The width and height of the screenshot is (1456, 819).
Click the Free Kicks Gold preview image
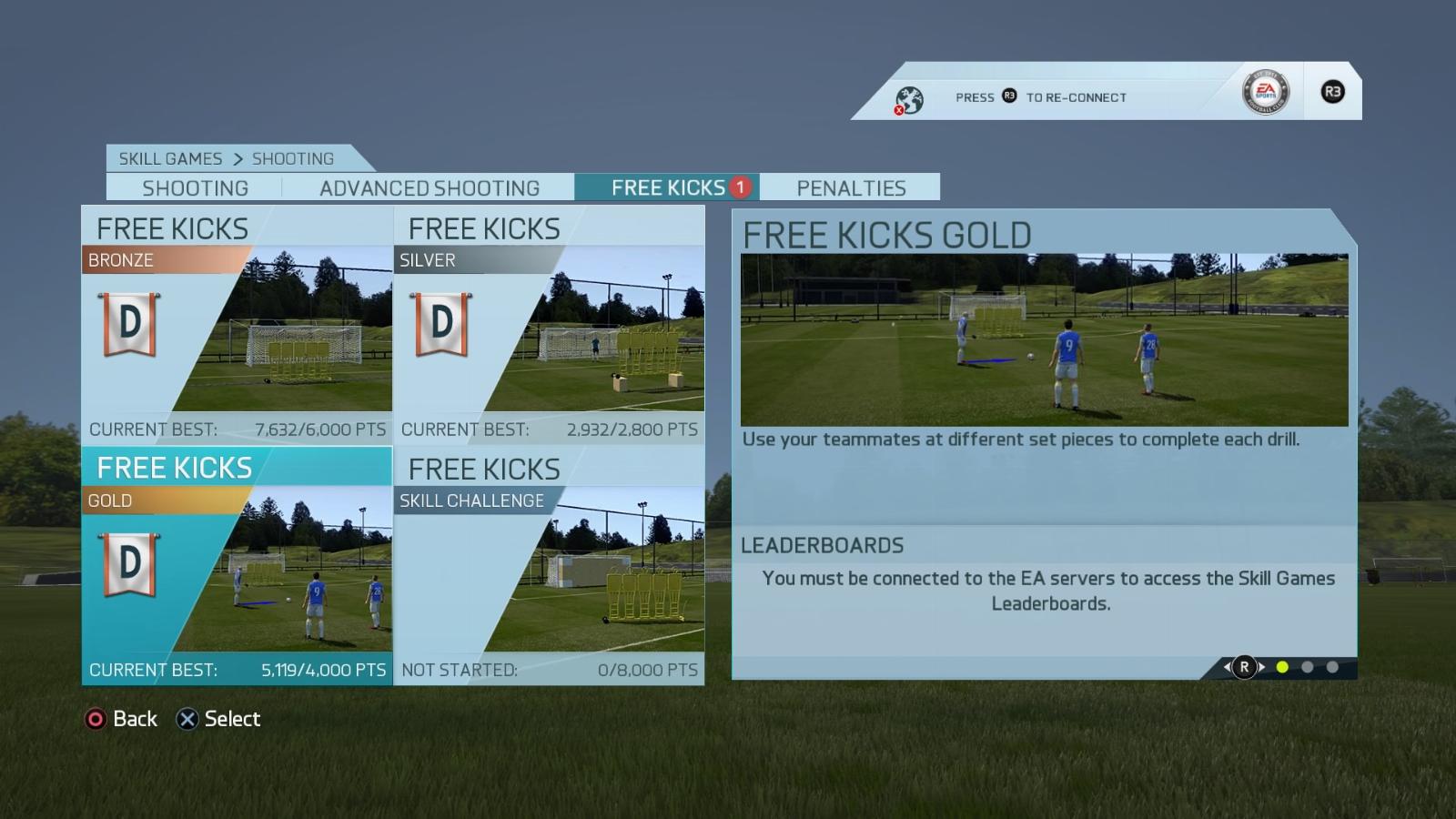pos(1044,339)
